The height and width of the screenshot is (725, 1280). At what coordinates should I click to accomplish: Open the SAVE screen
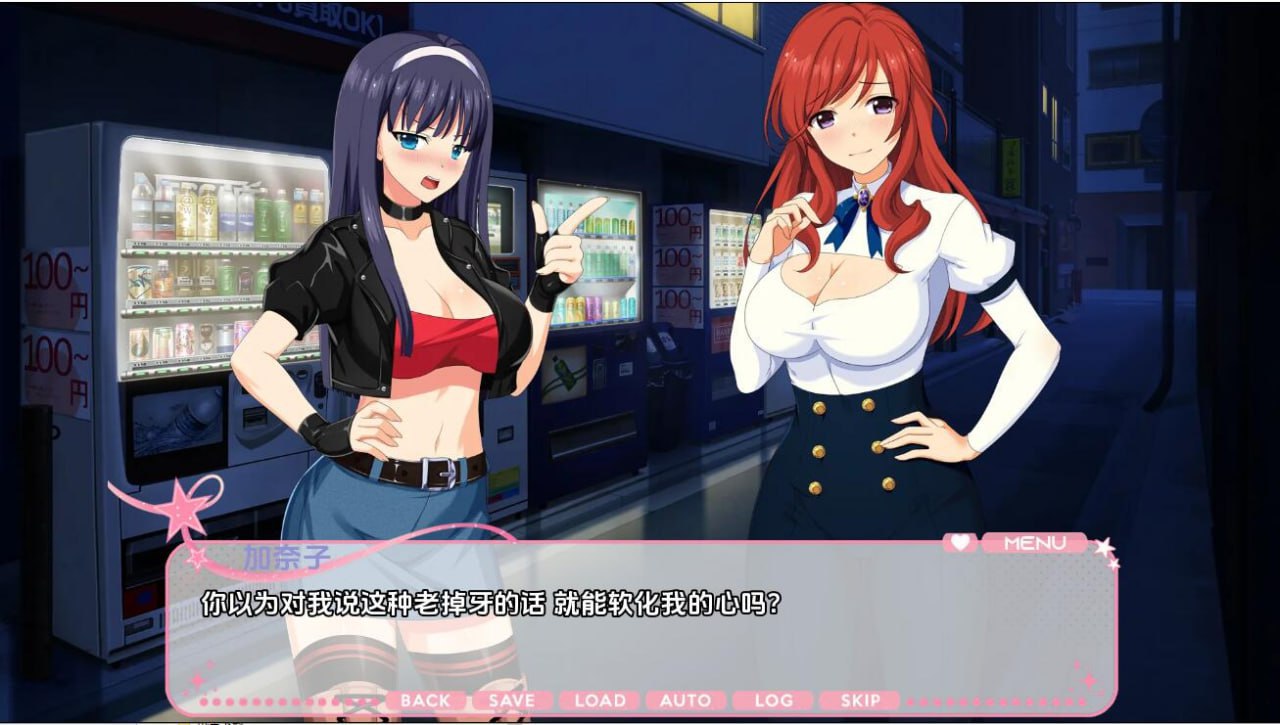(512, 700)
